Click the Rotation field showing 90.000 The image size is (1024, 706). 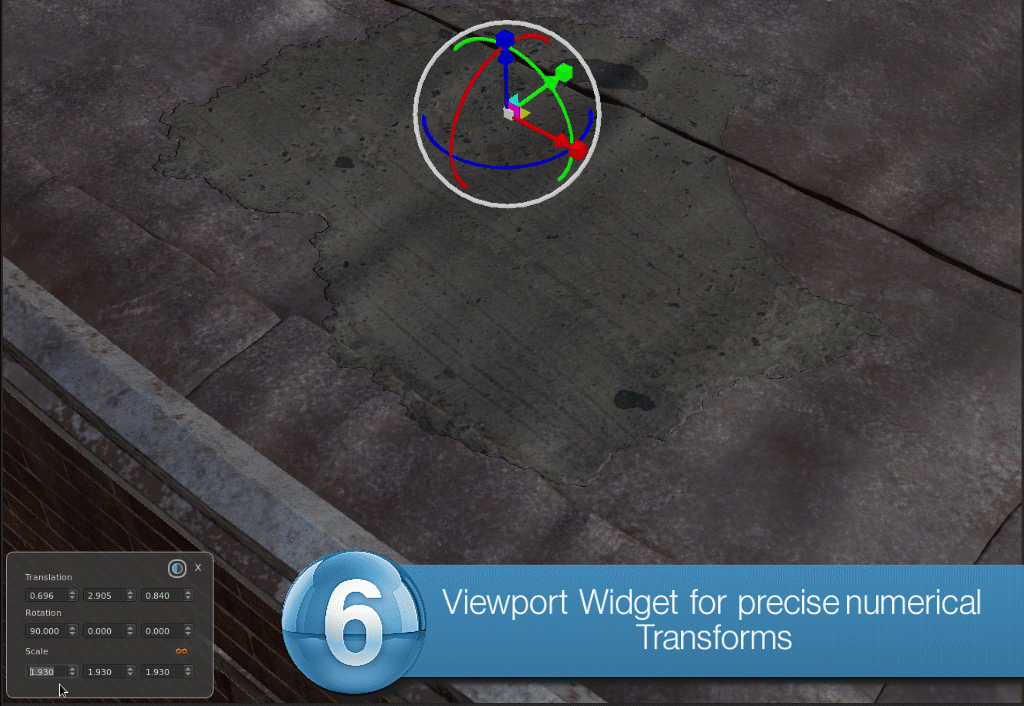click(45, 631)
